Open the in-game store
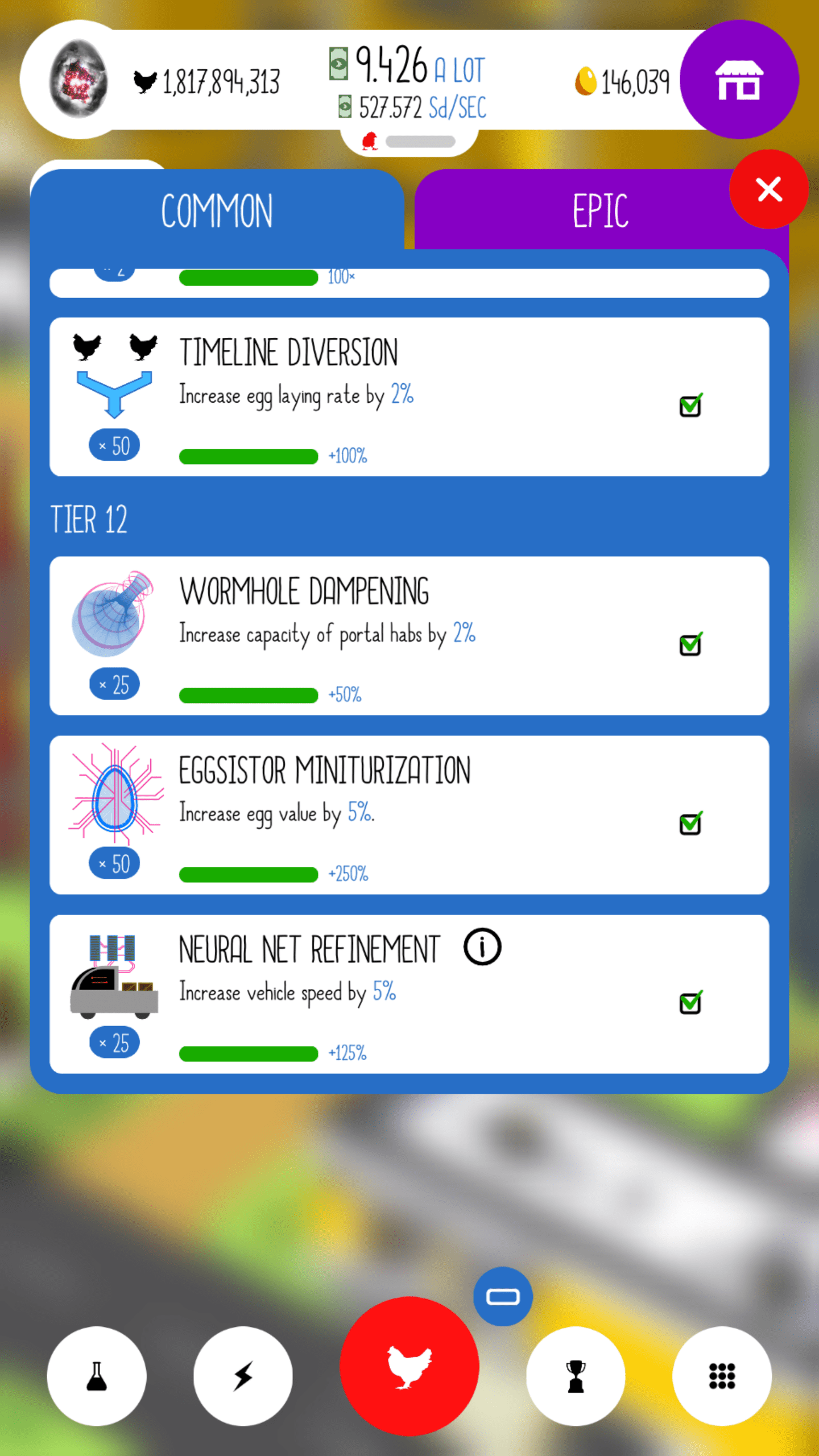Viewport: 819px width, 1456px height. [x=739, y=81]
